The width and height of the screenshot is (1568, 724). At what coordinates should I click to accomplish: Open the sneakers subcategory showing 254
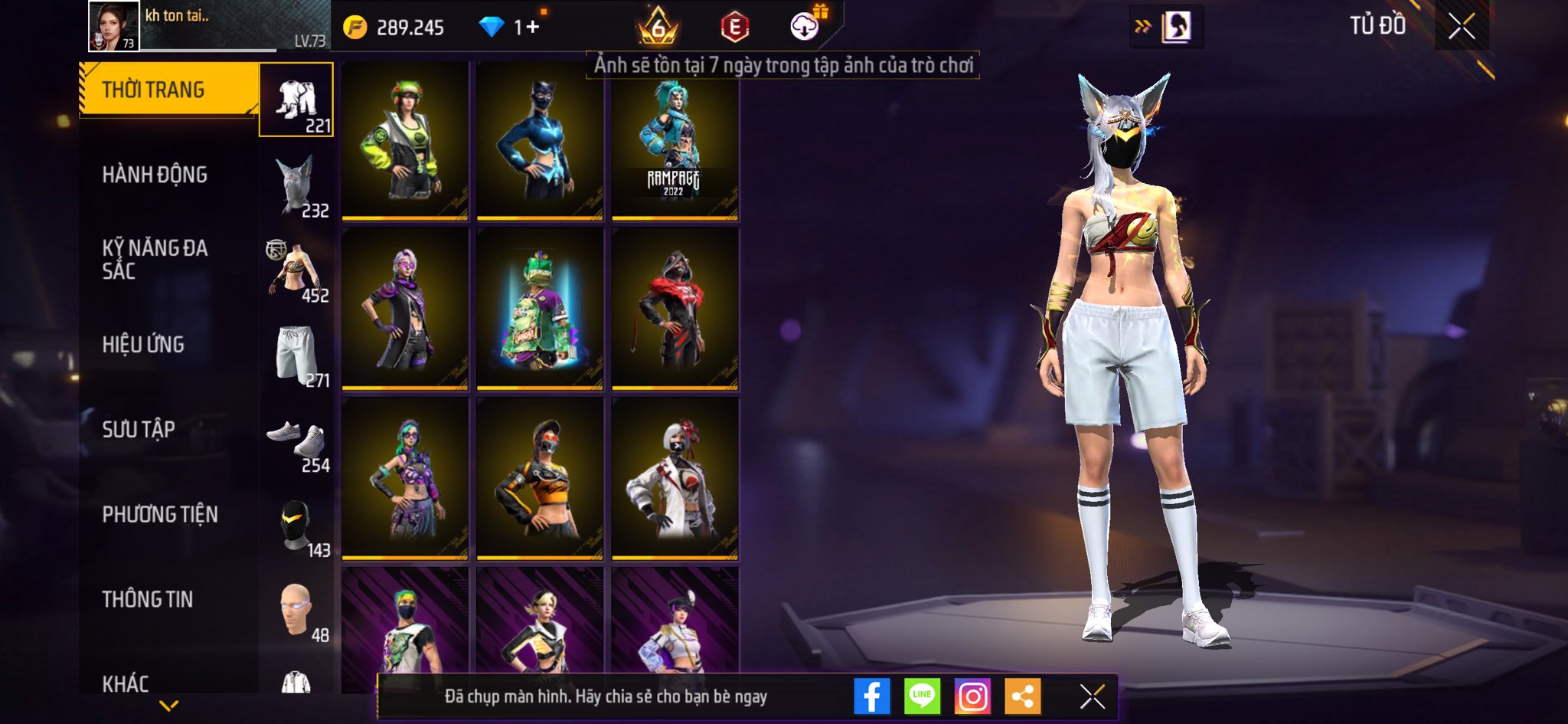[x=296, y=442]
